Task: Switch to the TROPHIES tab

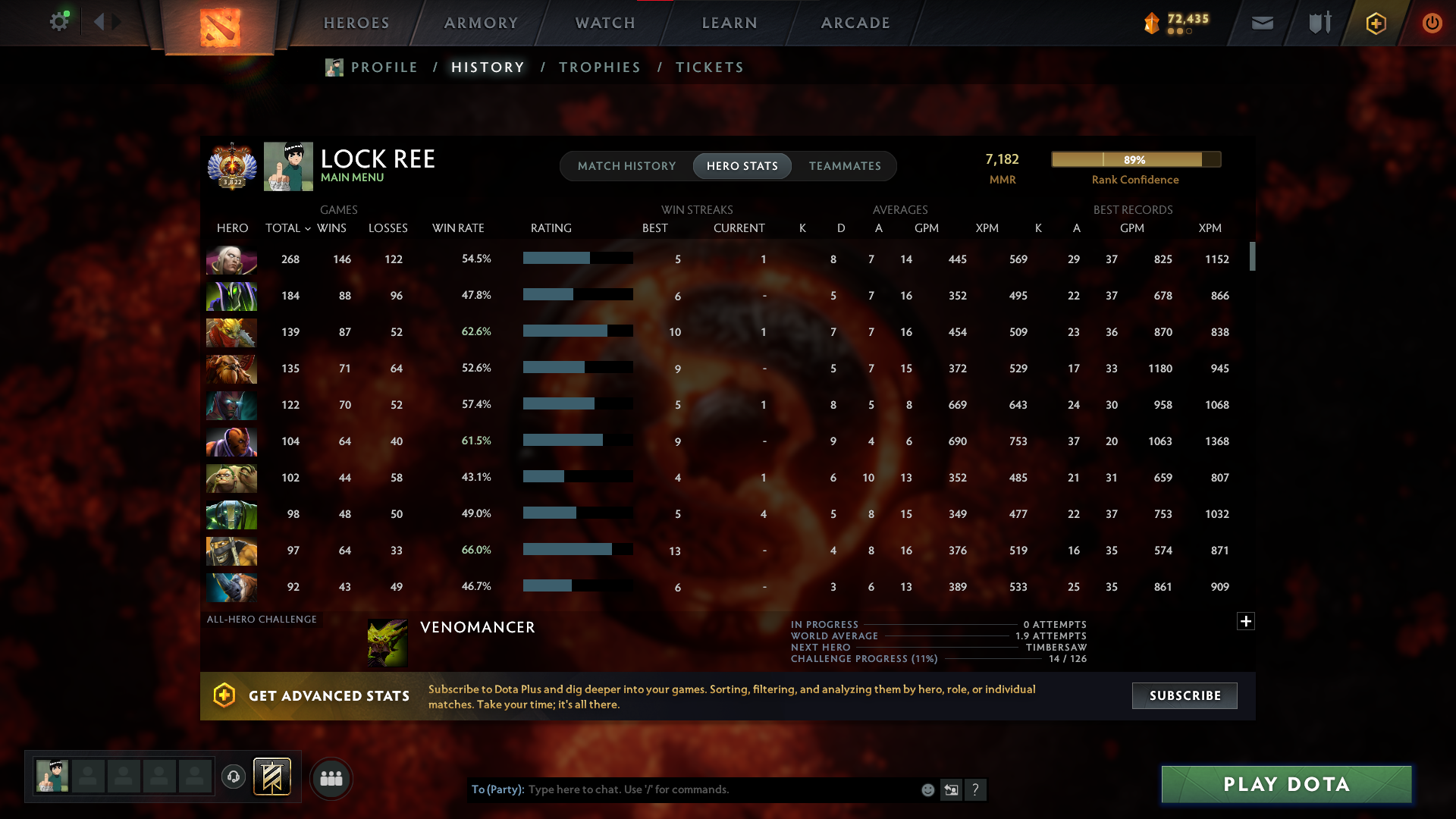Action: click(x=599, y=67)
